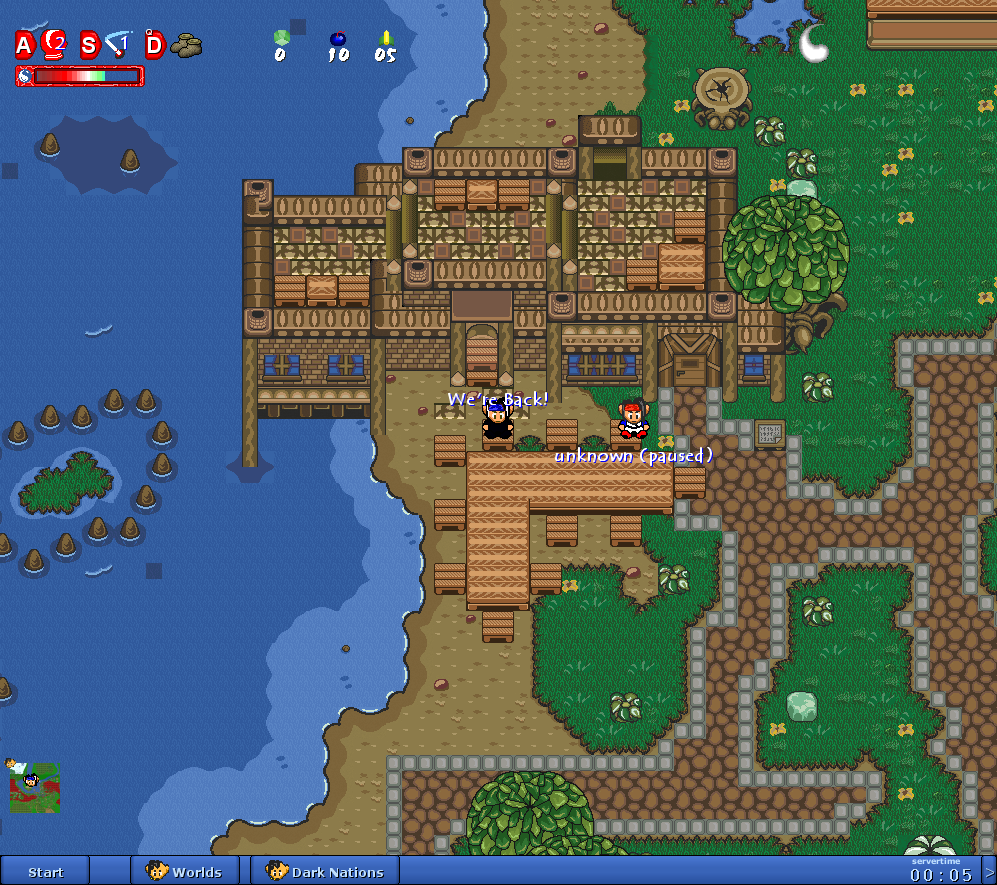The width and height of the screenshot is (997, 885).
Task: Choose the fishing rod weapon slot
Action: pos(119,43)
